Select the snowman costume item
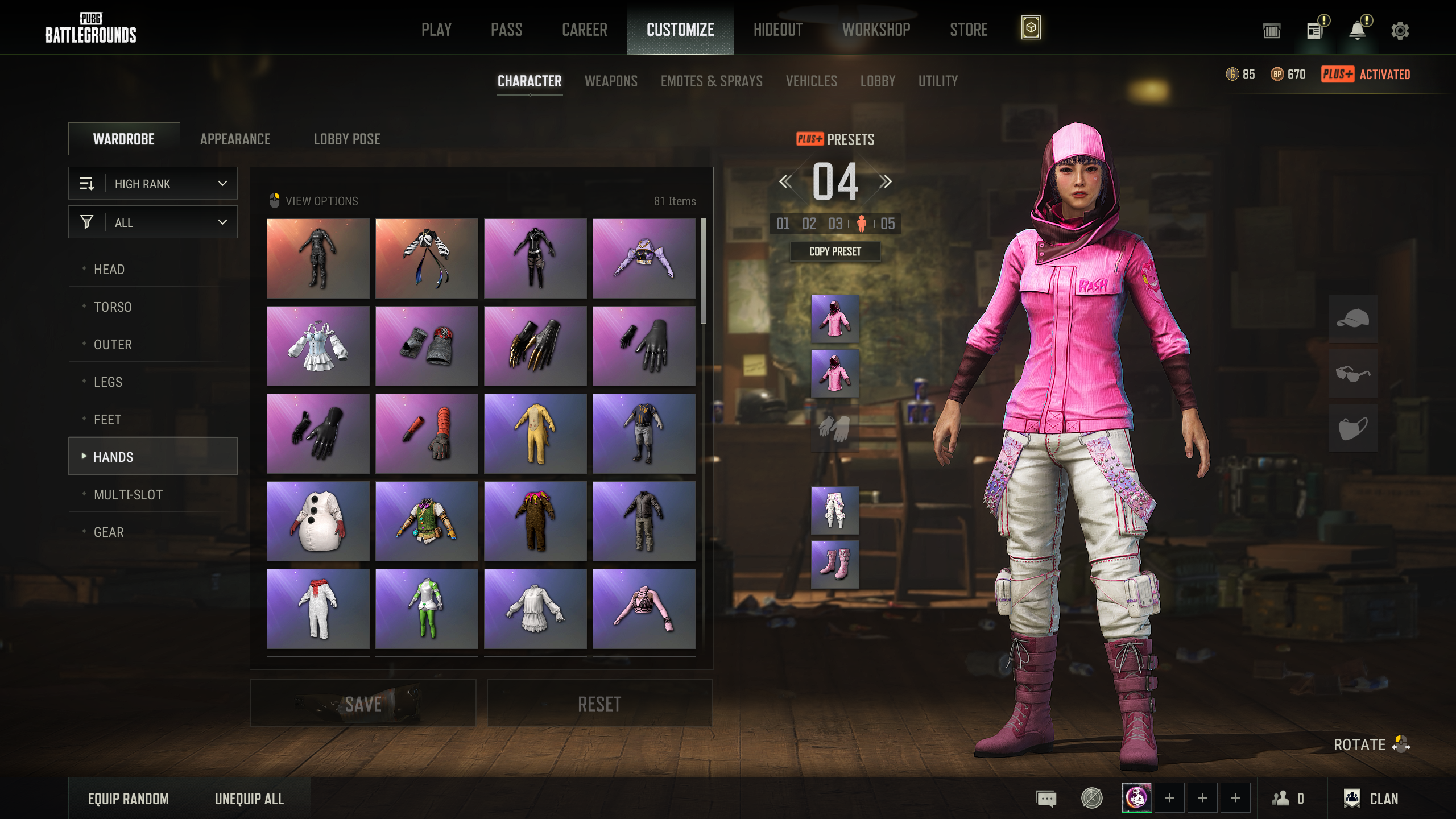The height and width of the screenshot is (819, 1456). pyautogui.click(x=318, y=521)
